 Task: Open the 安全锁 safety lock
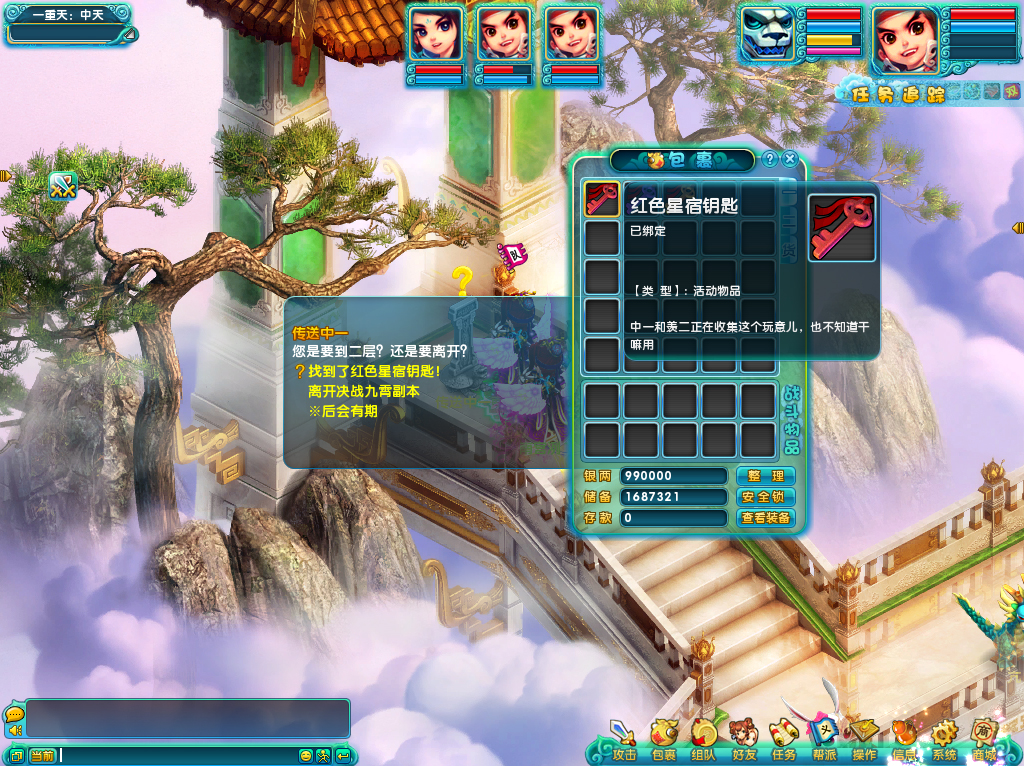tap(766, 497)
